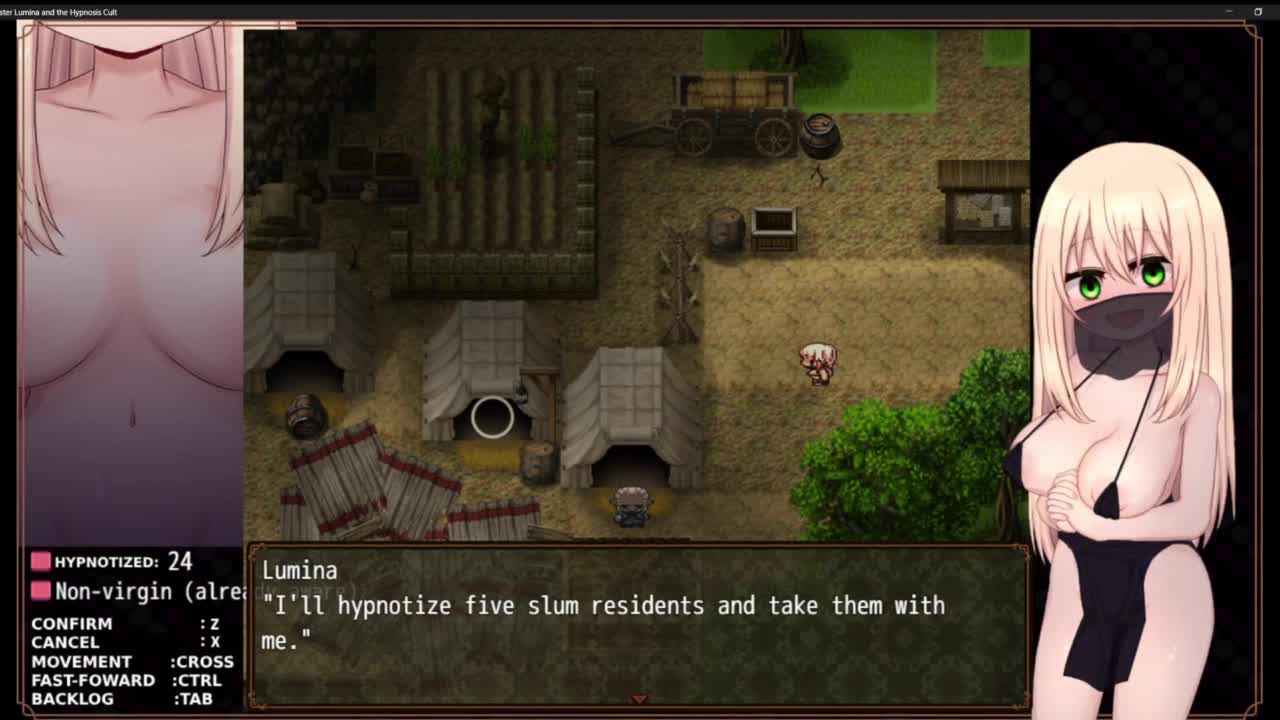Restore down the game window

[1258, 11]
